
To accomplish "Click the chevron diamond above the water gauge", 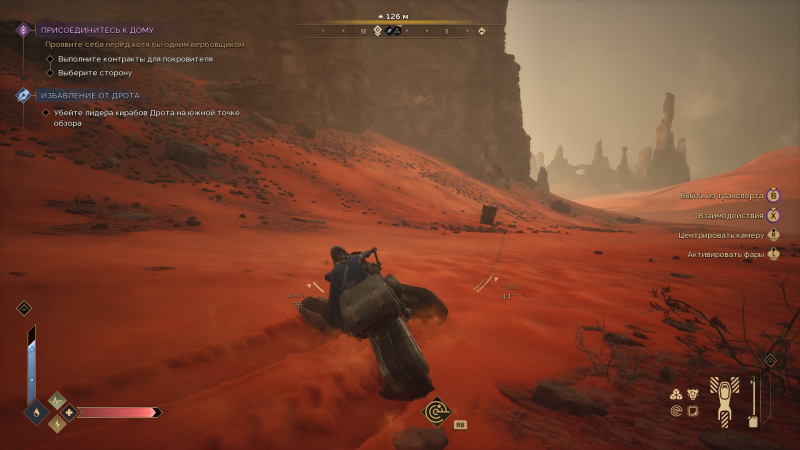I will pos(24,309).
